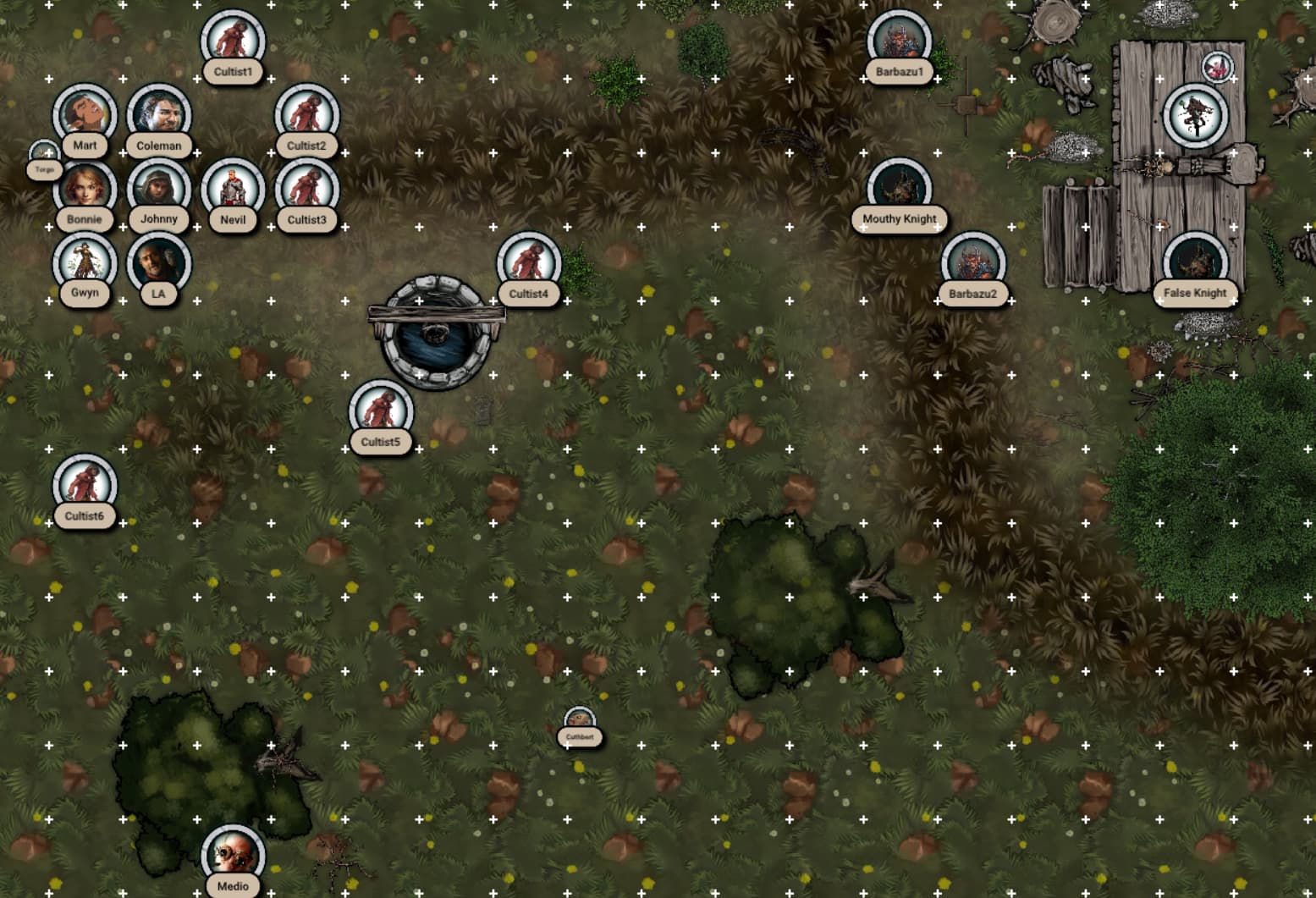Select the small Torgo token

[x=44, y=154]
